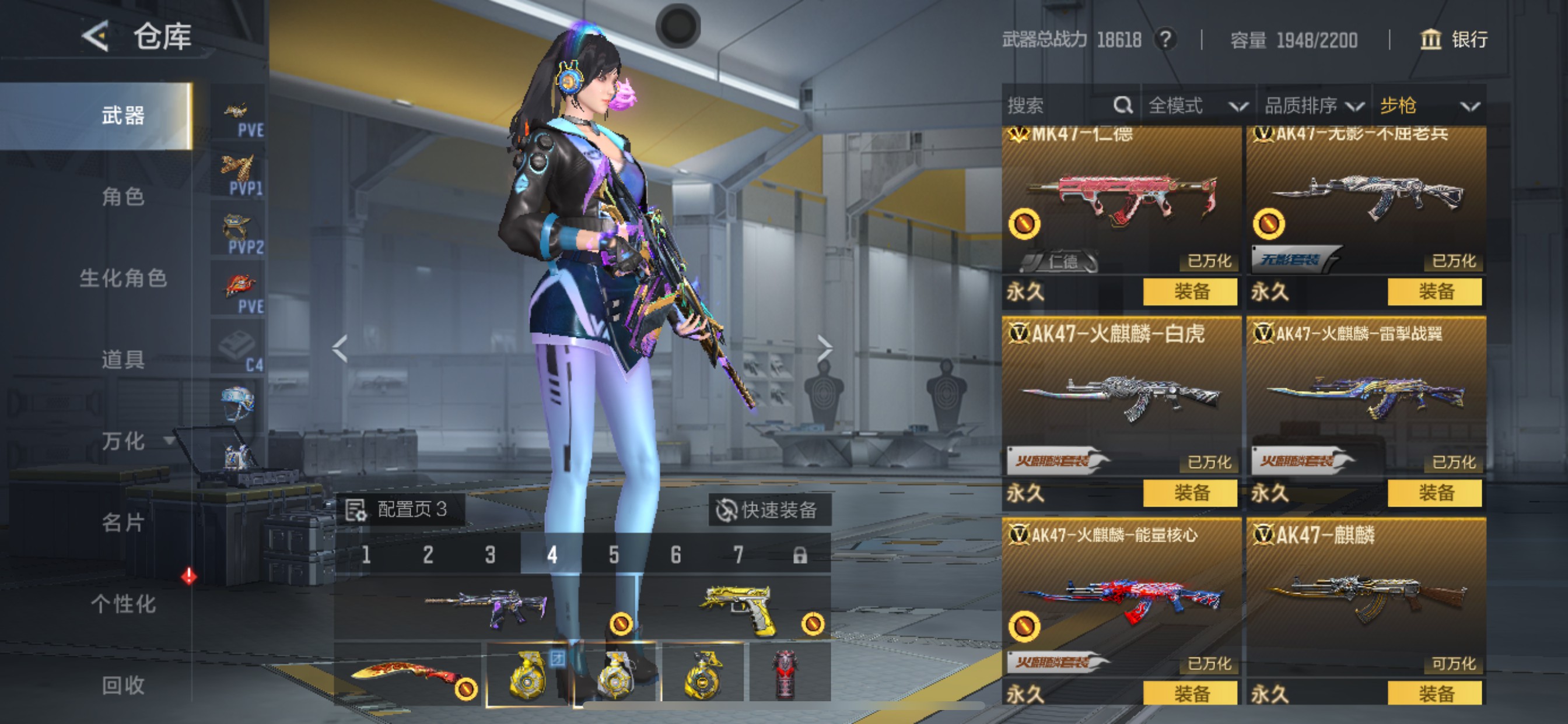Open the 品质排序 sort dropdown

click(1313, 106)
